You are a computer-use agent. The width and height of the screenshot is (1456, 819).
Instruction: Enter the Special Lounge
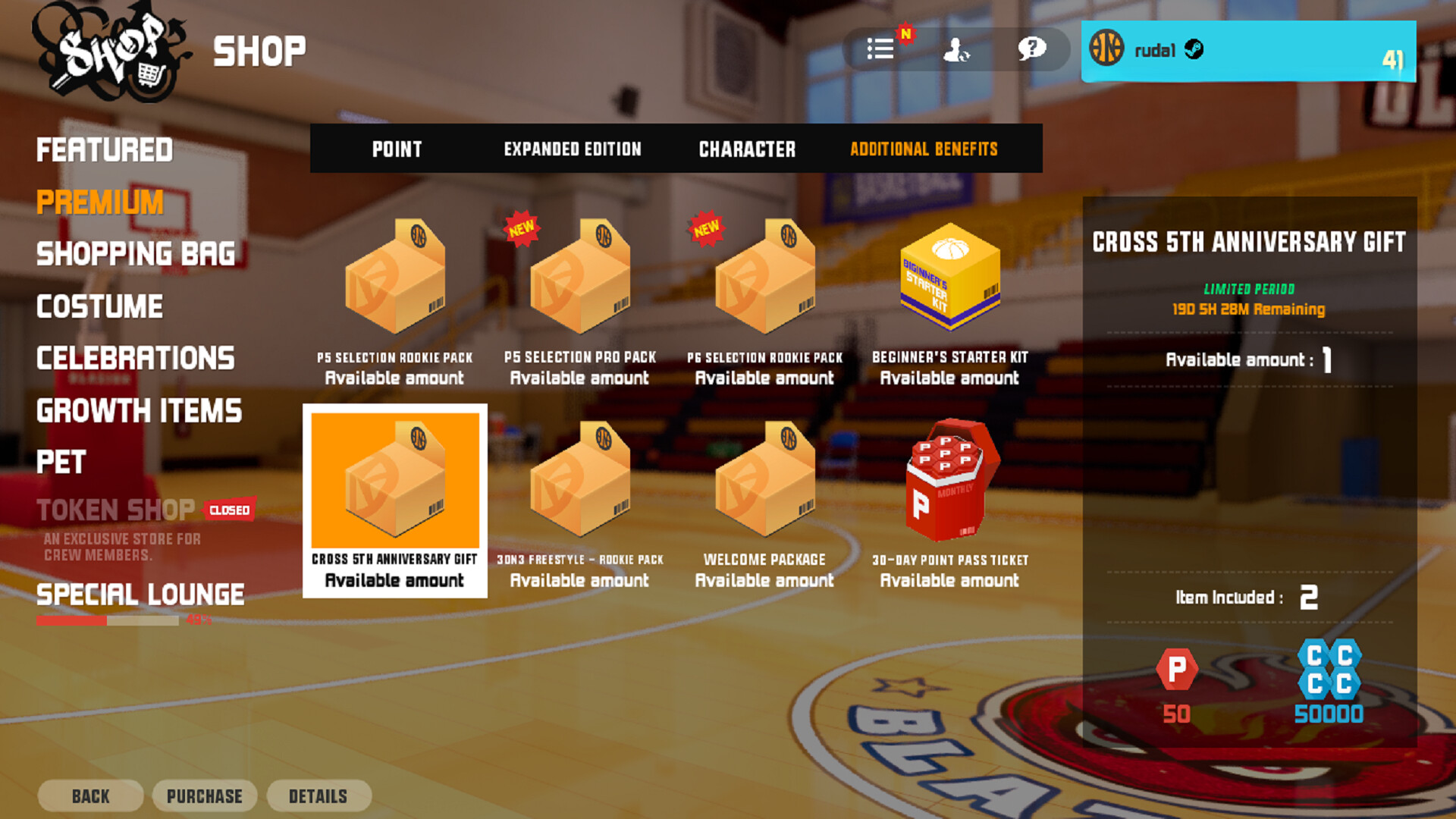[140, 595]
